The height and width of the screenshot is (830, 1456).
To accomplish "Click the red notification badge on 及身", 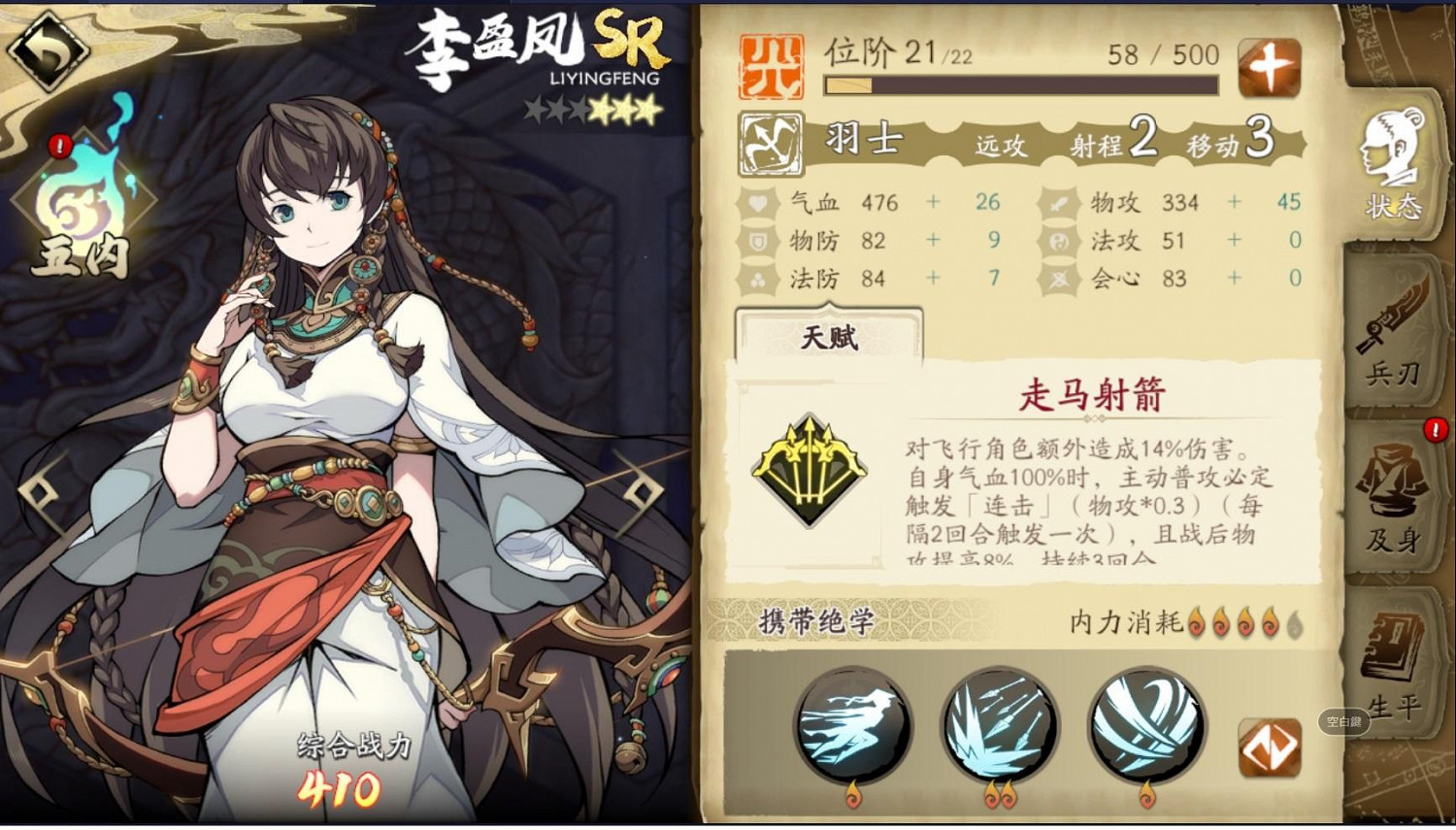I will coord(1435,430).
